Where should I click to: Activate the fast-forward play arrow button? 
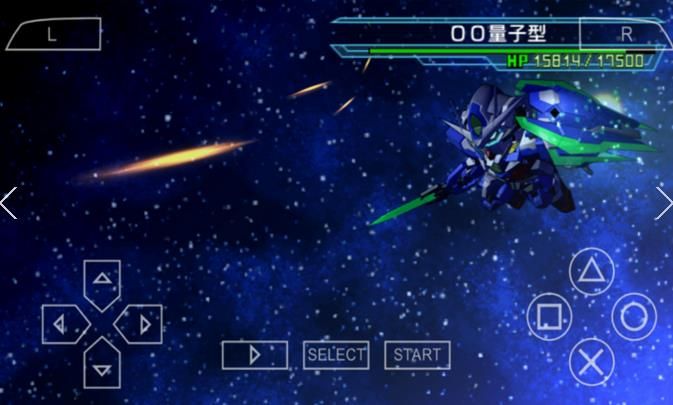(254, 355)
